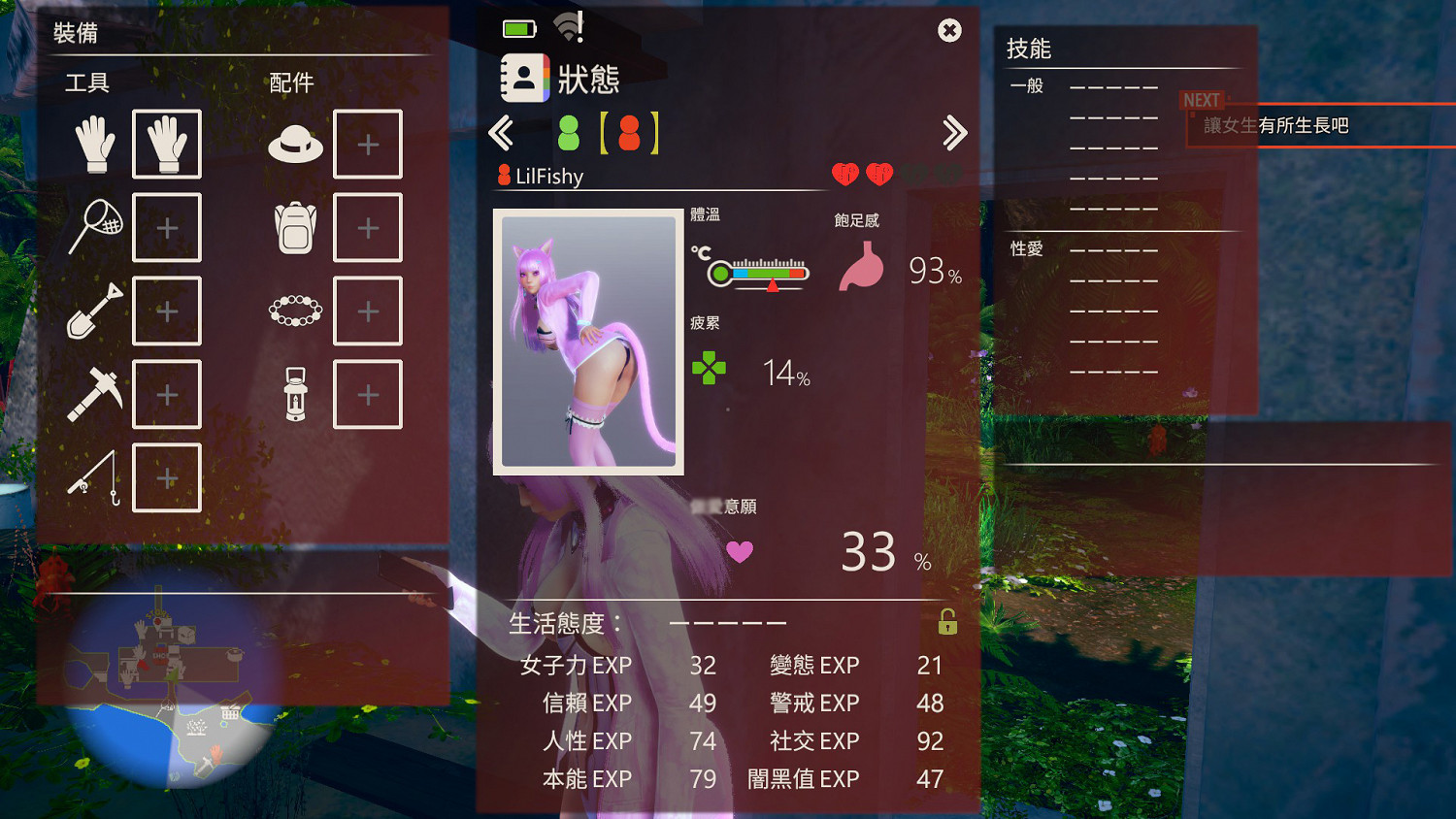Click the body temperature thermometer gauge

(x=760, y=272)
